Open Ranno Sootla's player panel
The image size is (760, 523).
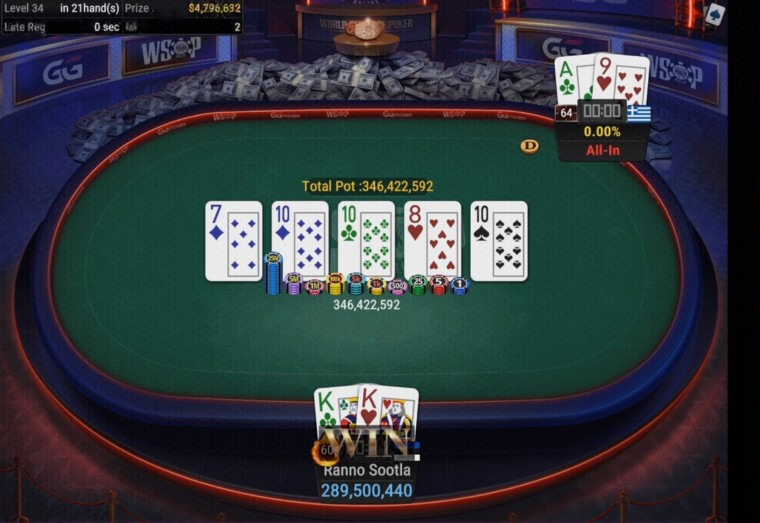(x=366, y=470)
